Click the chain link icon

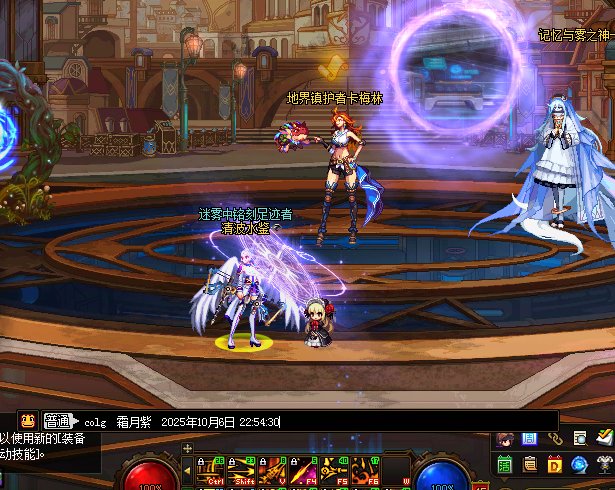pos(555,438)
